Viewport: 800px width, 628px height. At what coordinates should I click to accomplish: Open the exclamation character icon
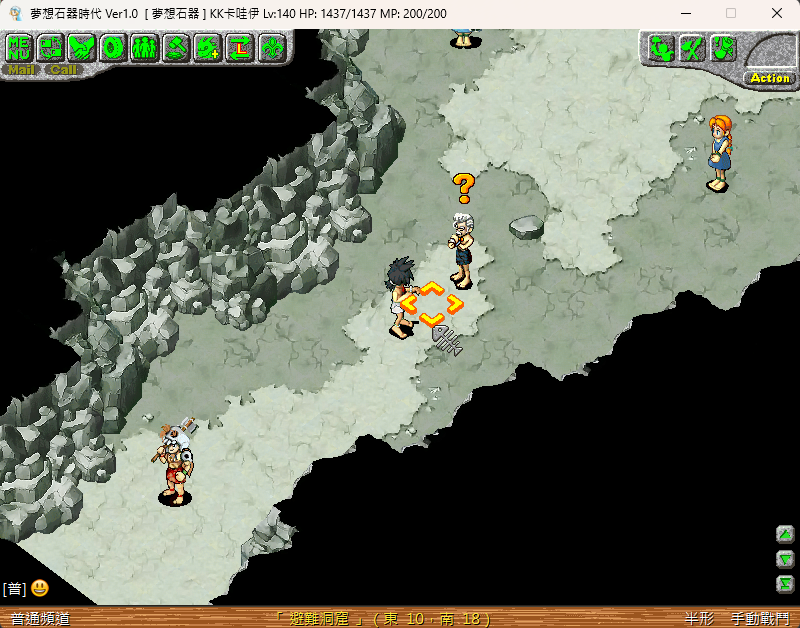point(724,48)
